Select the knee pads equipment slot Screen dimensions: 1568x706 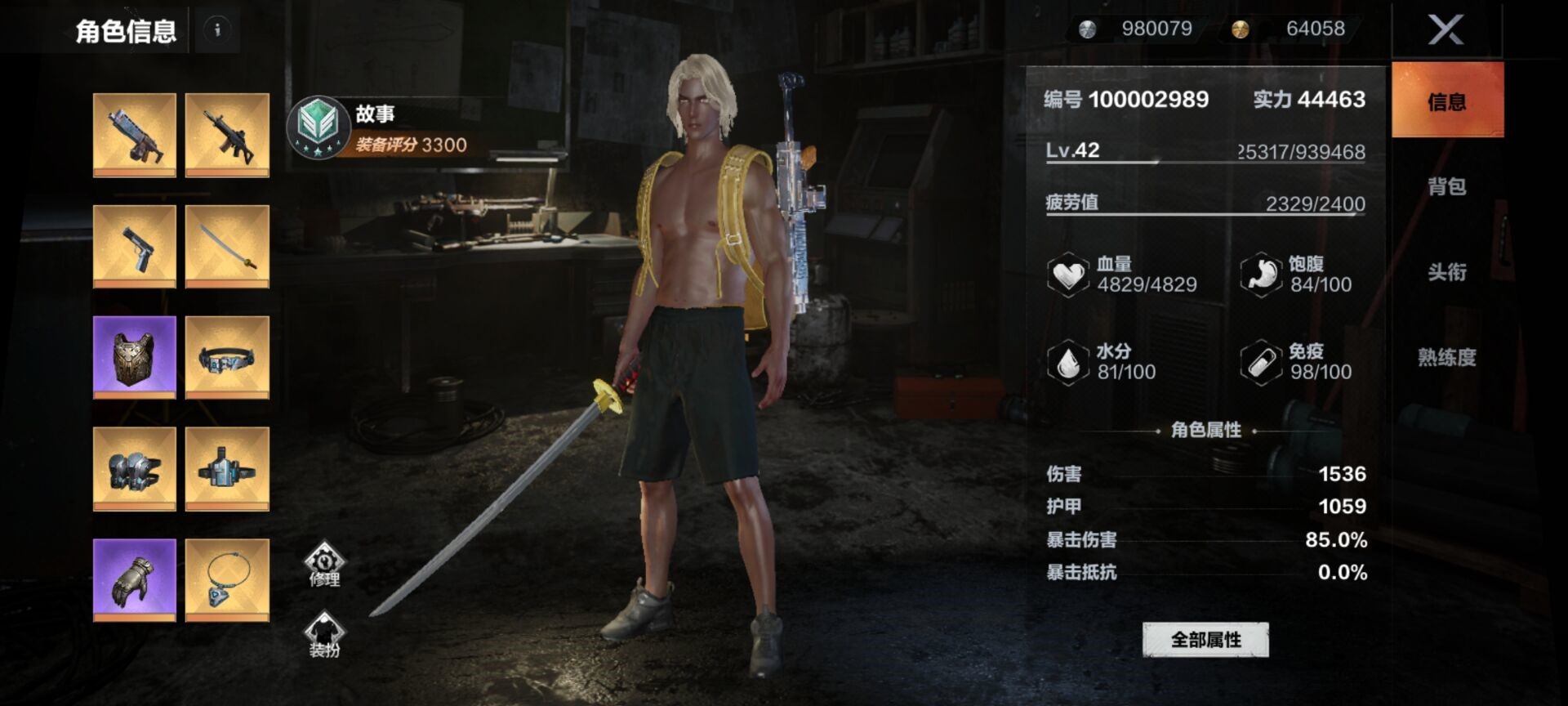click(135, 468)
